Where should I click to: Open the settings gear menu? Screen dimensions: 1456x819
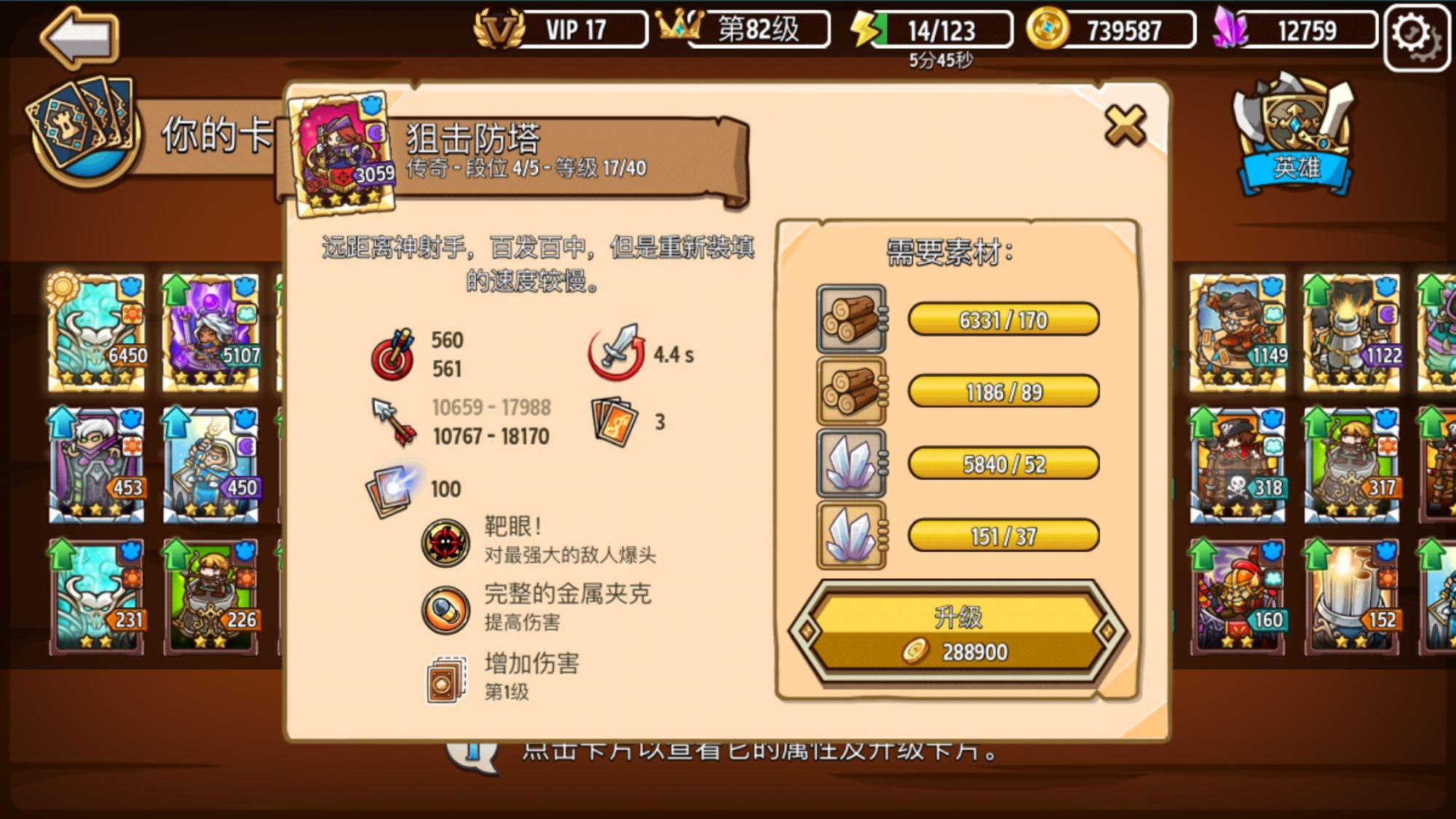1417,31
